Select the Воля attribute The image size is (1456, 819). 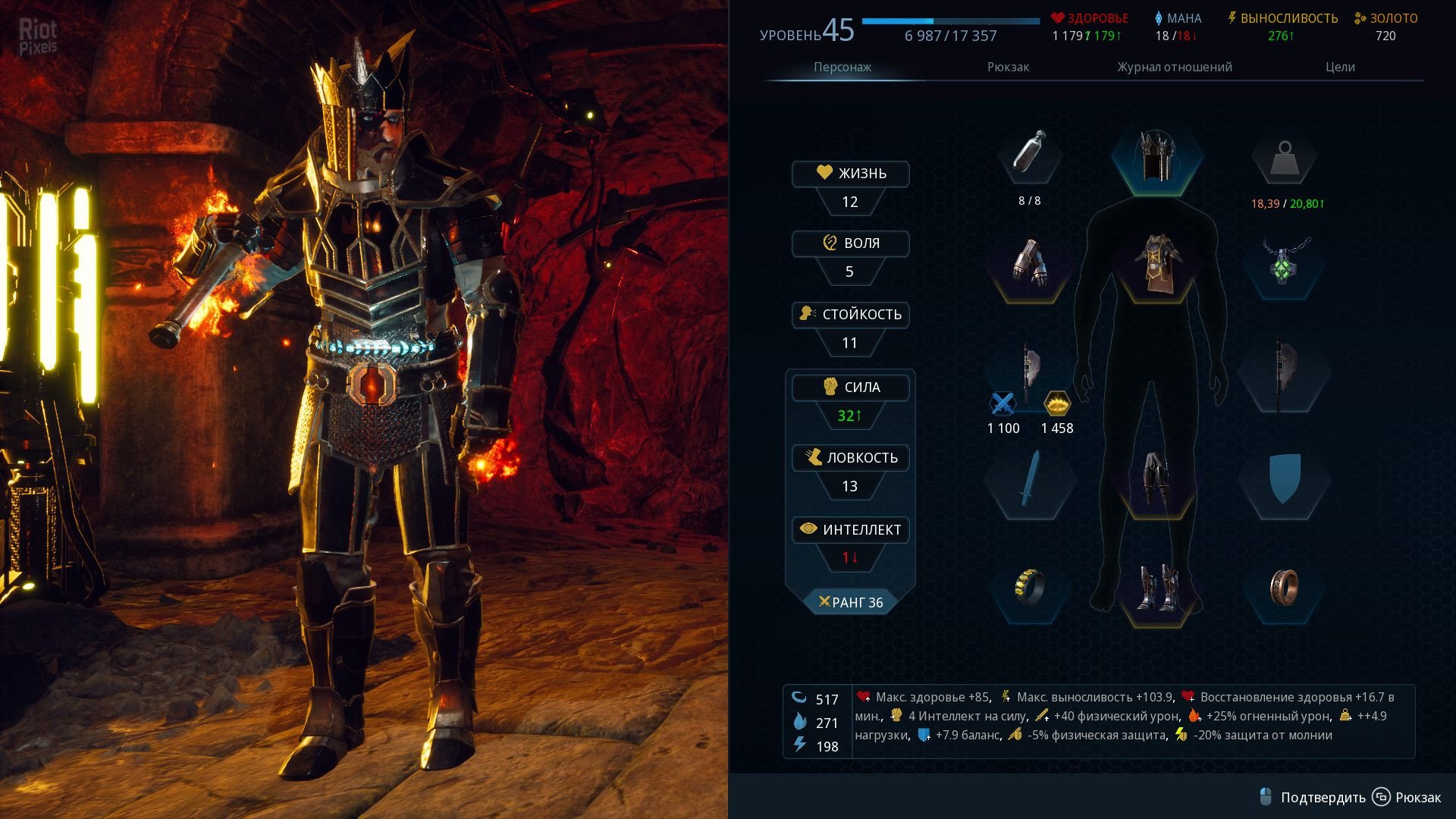point(850,243)
